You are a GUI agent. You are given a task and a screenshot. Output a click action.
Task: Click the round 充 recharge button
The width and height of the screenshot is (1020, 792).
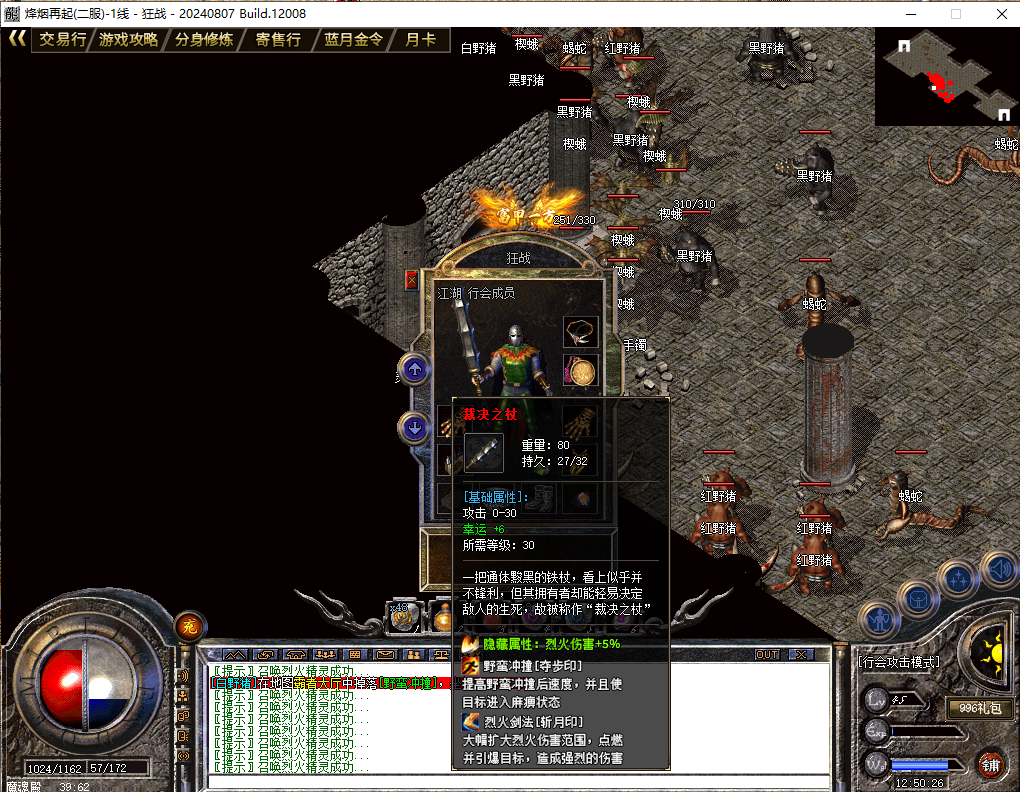188,627
